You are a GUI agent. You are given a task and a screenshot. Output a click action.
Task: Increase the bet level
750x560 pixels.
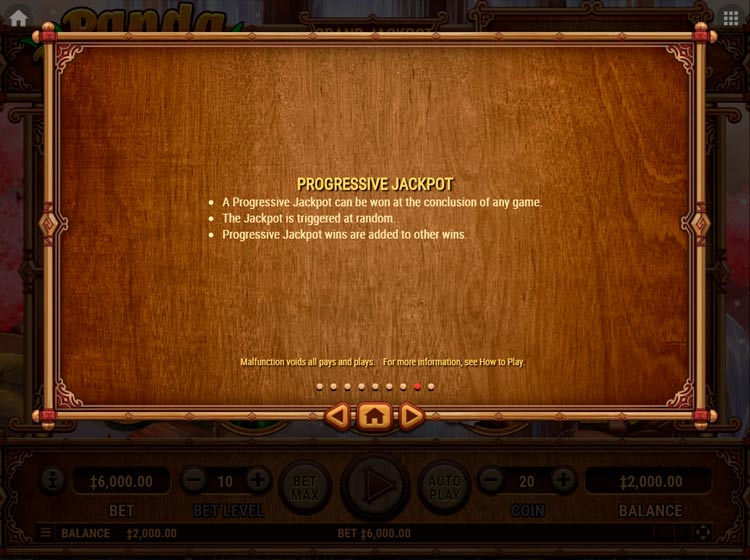[x=258, y=481]
